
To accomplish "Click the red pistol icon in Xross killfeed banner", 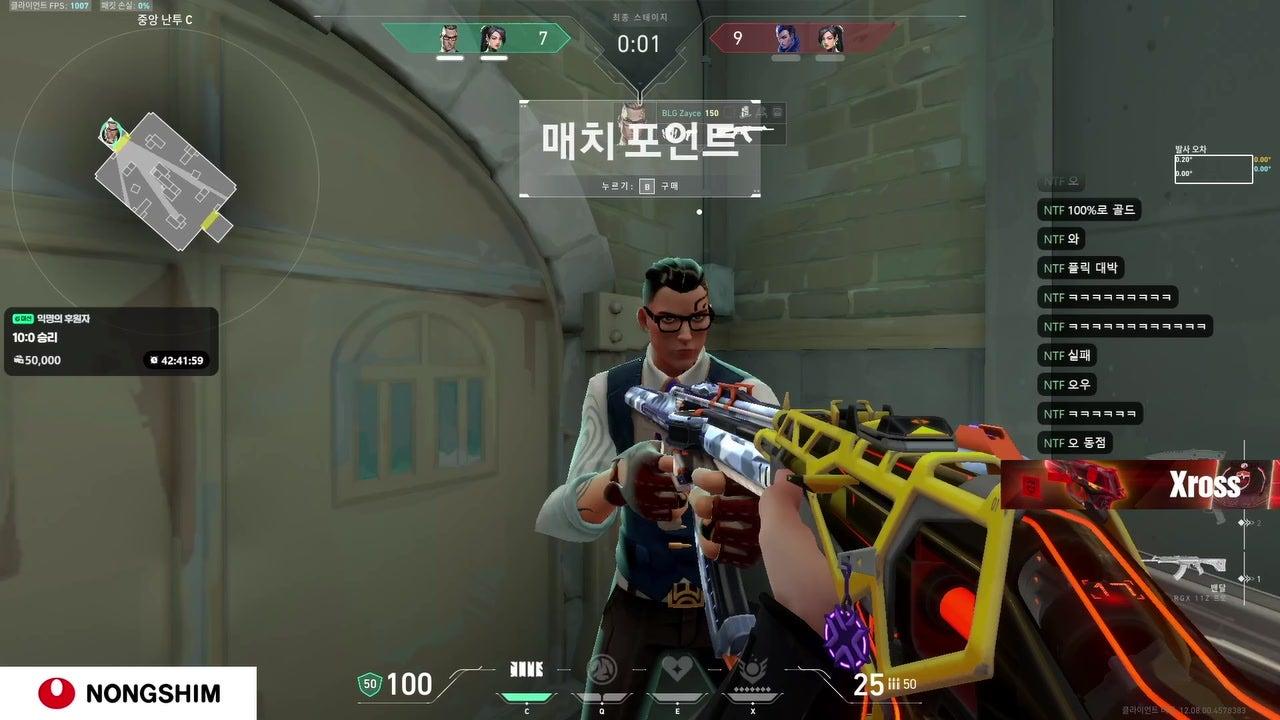I will tap(1088, 483).
